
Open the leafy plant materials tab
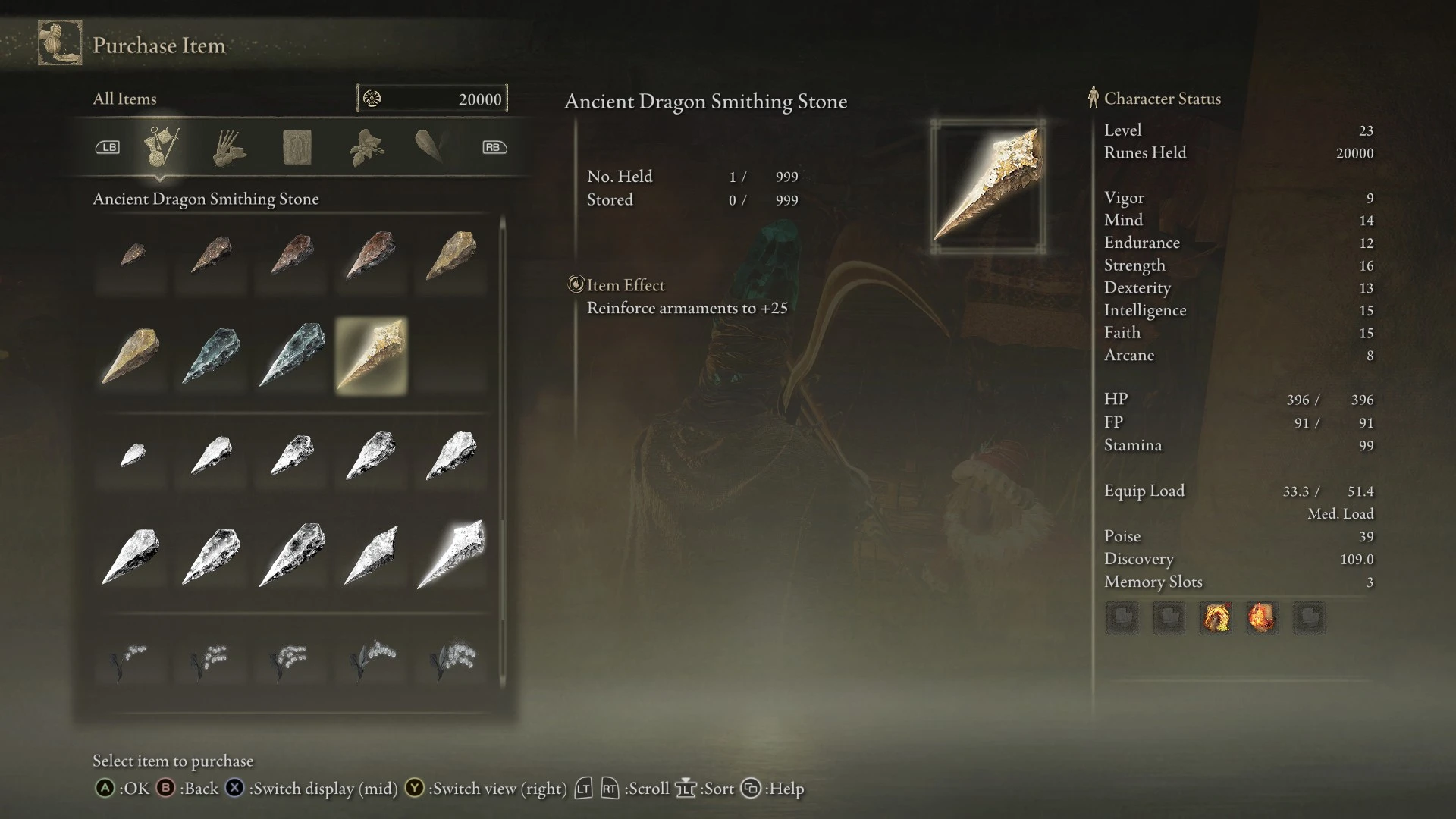click(366, 147)
